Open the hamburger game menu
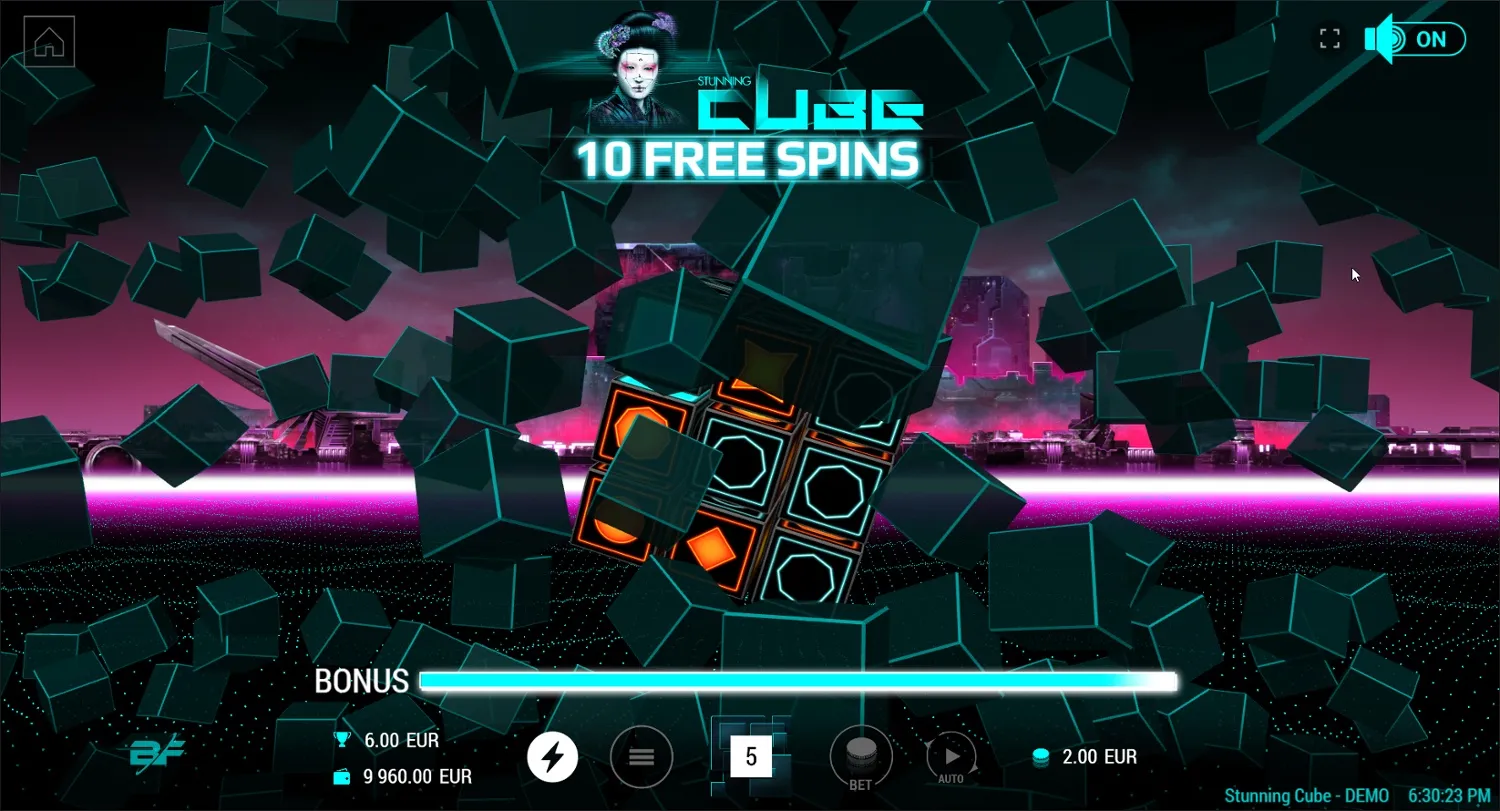Screen dimensions: 1500x811 641,757
